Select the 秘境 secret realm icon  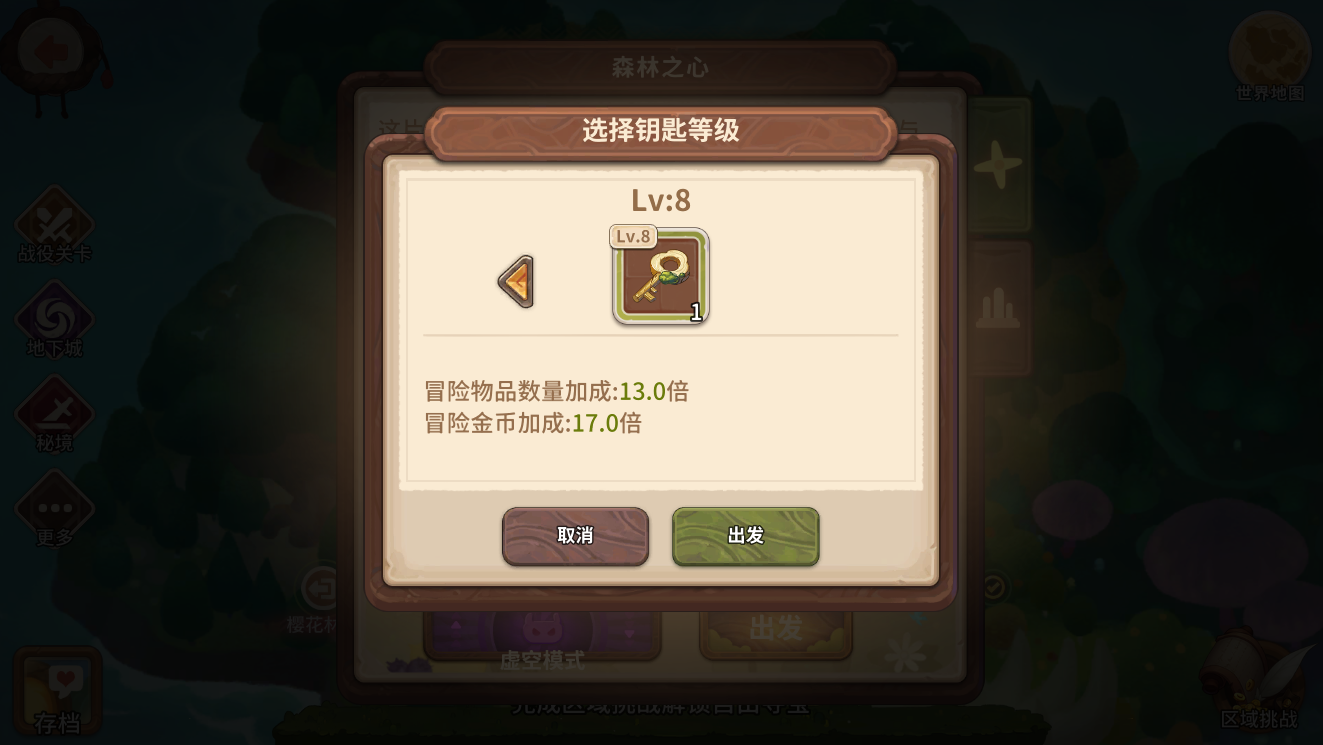point(55,410)
